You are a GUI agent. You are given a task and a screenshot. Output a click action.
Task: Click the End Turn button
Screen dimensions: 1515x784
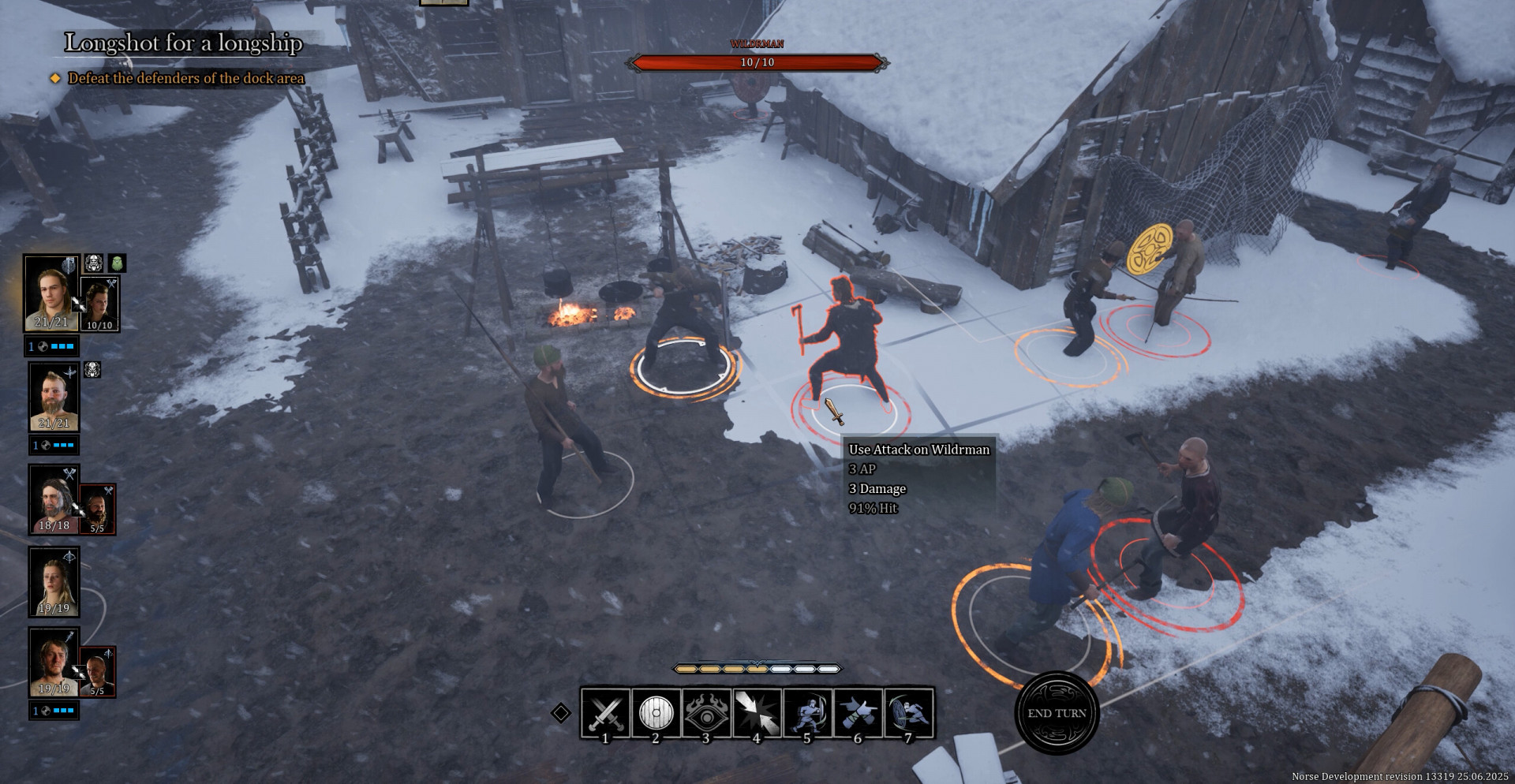point(1057,713)
